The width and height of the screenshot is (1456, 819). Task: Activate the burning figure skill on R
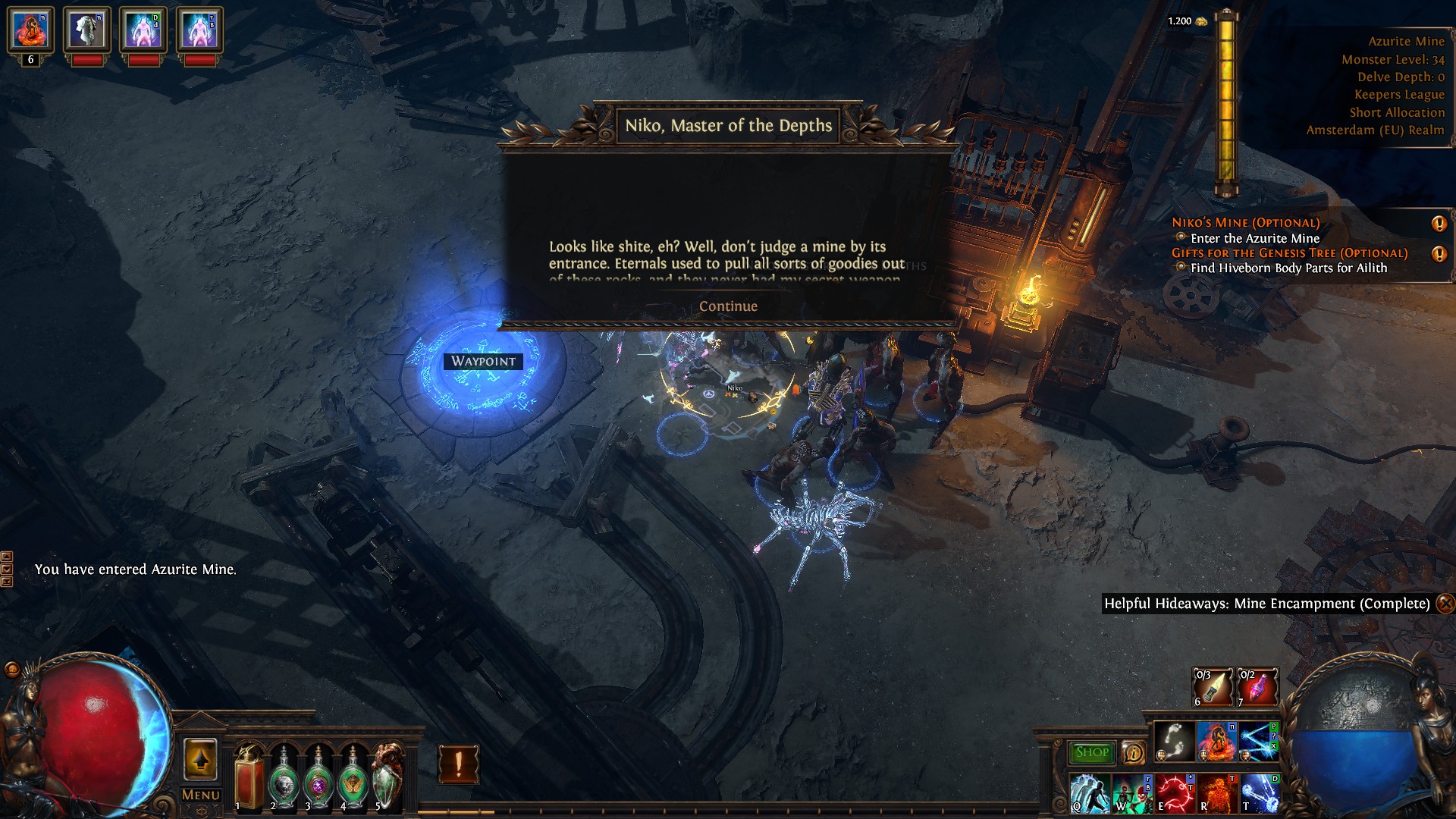pos(1216,793)
